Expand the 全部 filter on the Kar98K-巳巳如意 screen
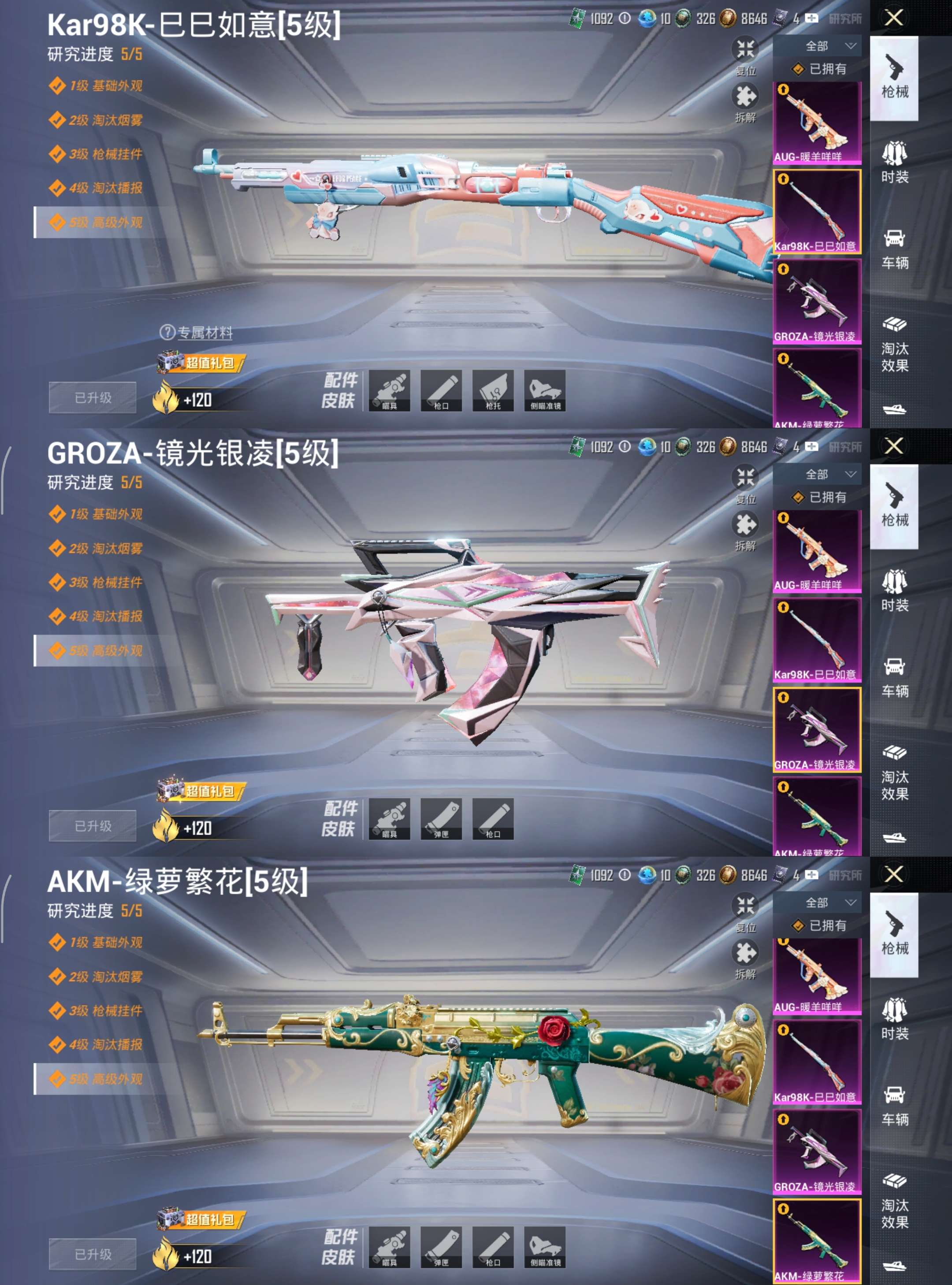 click(827, 46)
